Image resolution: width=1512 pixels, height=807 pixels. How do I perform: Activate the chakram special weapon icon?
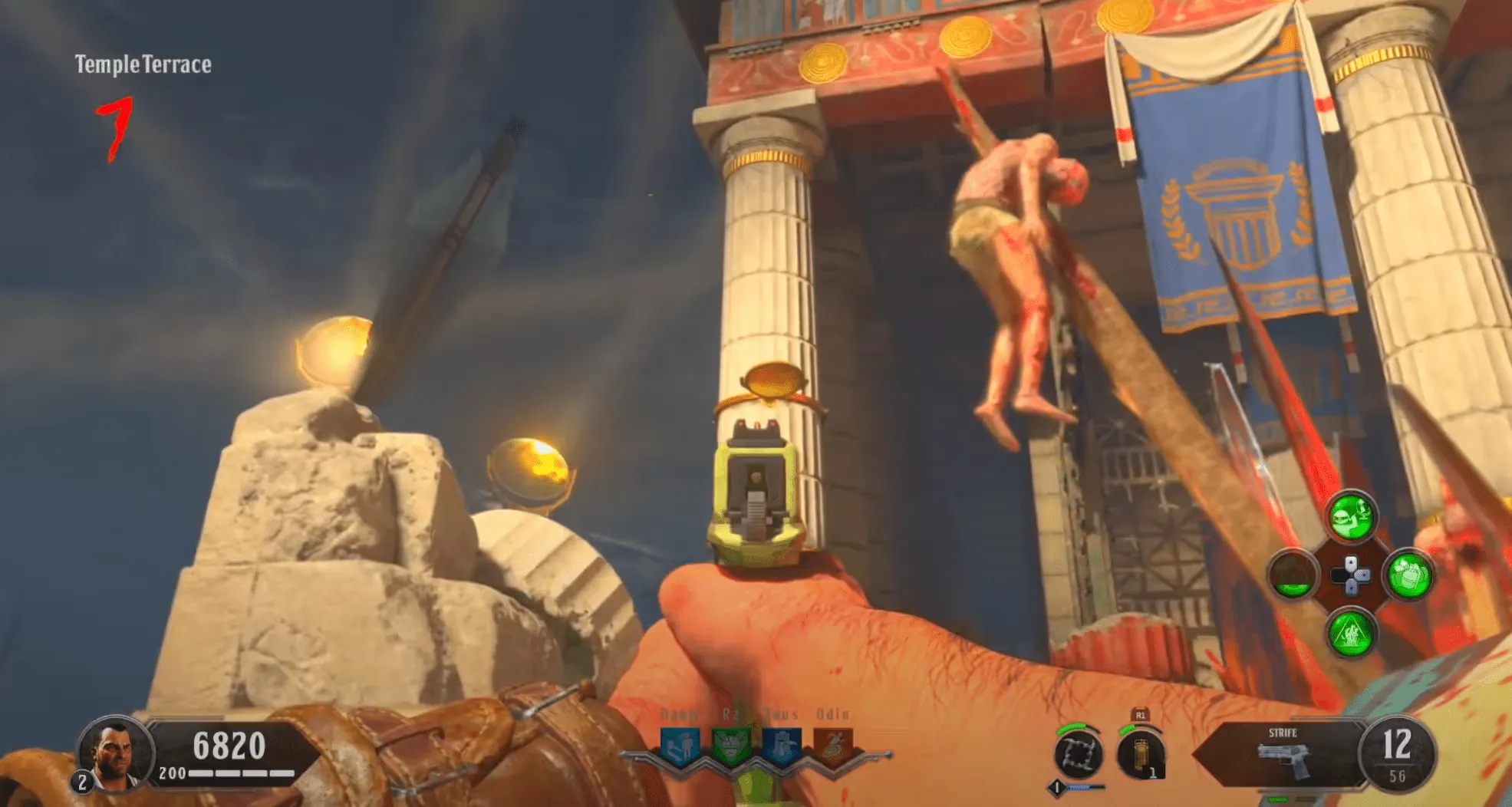pyautogui.click(x=1078, y=754)
